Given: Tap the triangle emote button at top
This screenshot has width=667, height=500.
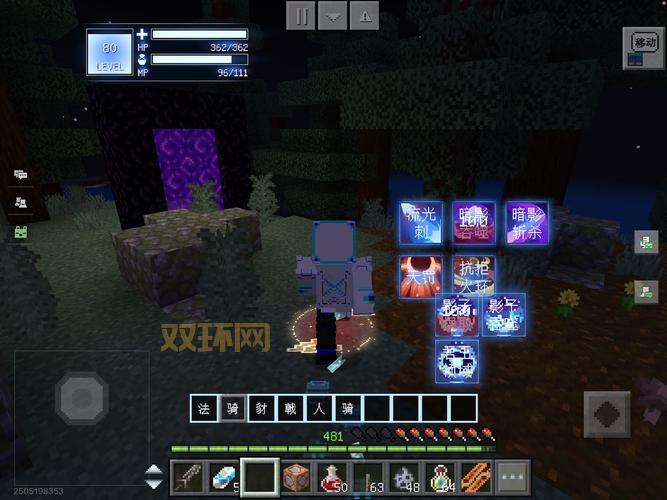Looking at the screenshot, I should tap(365, 16).
